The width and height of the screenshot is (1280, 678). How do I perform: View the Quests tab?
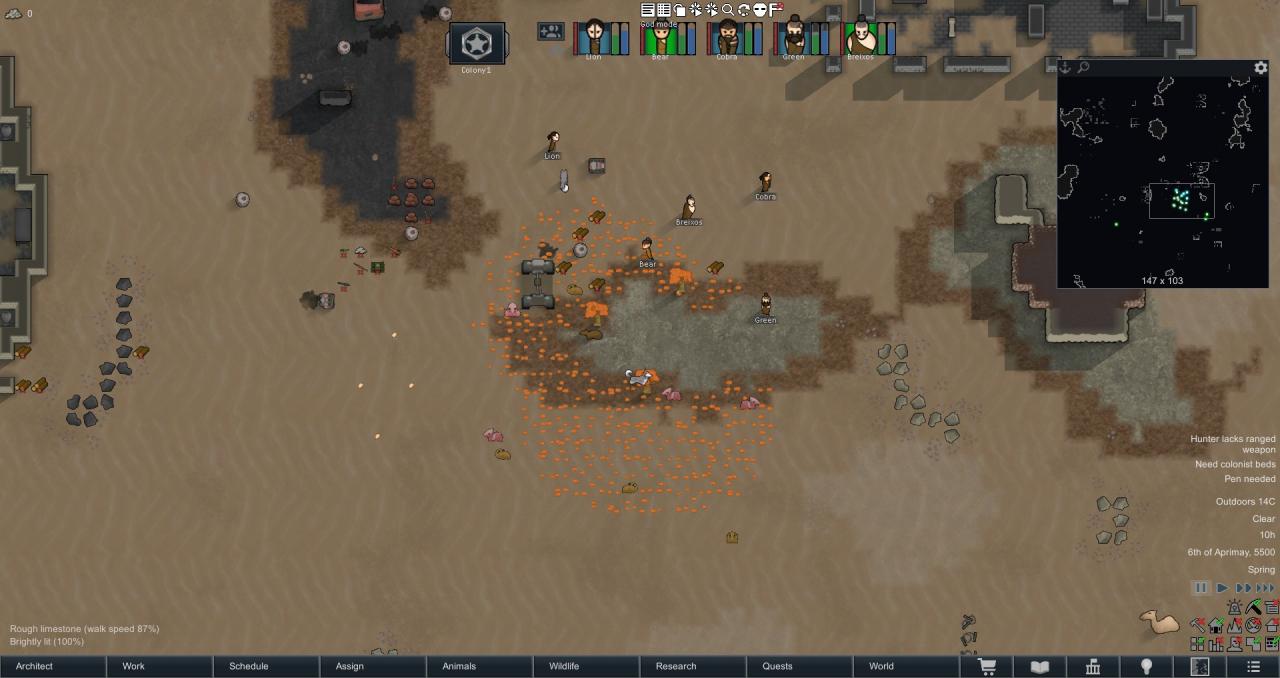(777, 666)
